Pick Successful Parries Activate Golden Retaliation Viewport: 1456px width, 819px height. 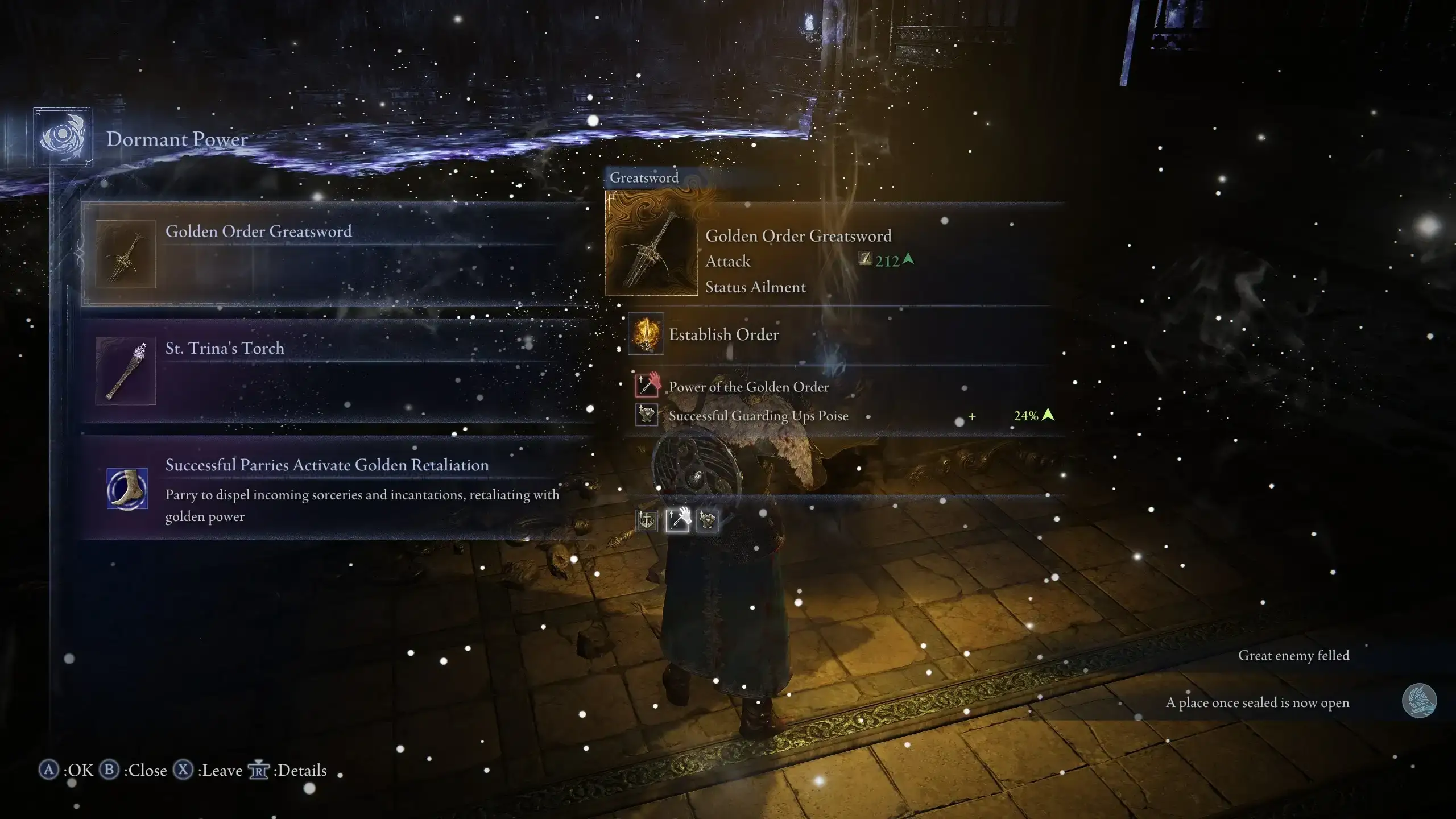coord(336,488)
